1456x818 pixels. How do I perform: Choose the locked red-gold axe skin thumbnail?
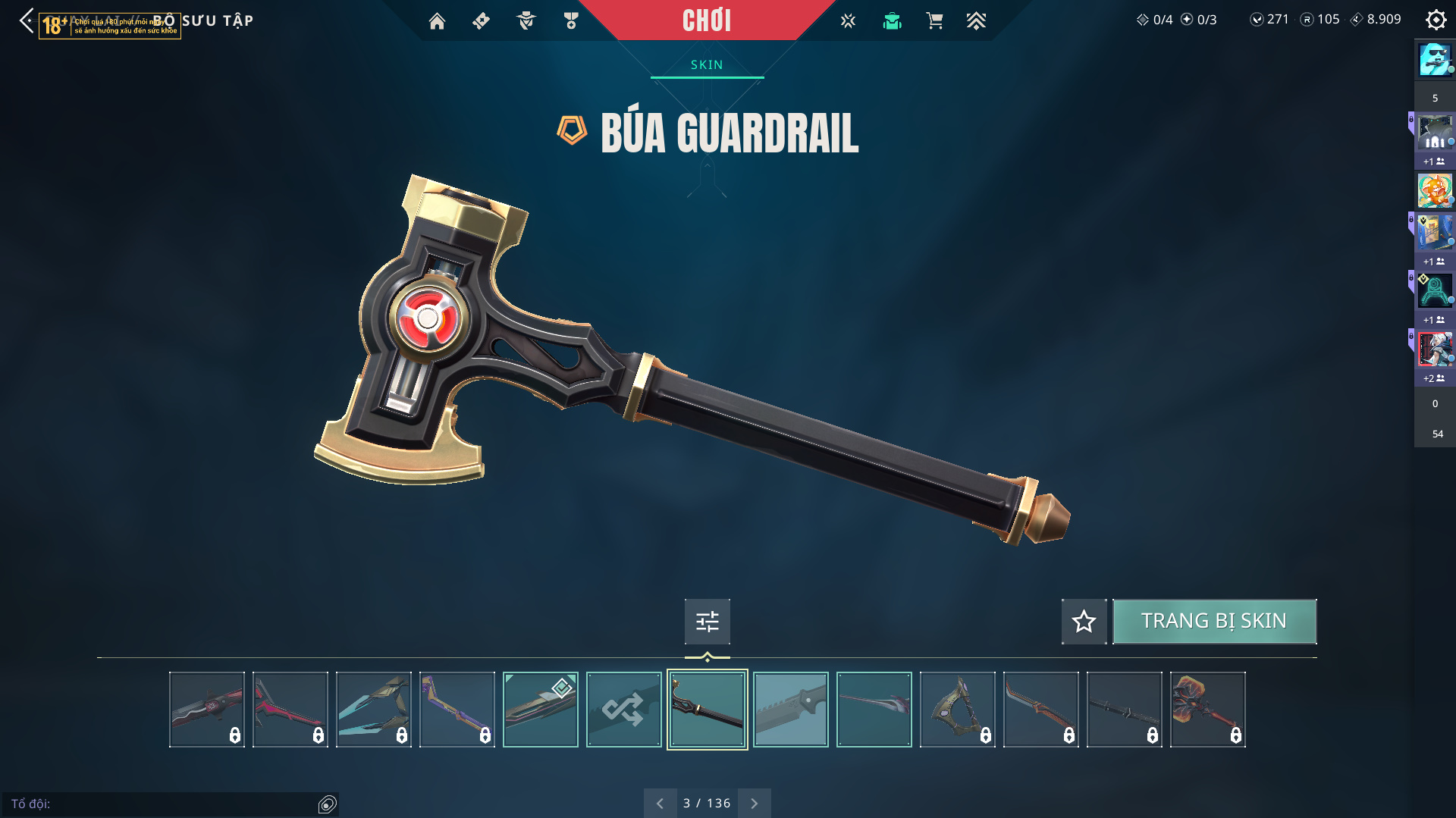tap(1207, 710)
